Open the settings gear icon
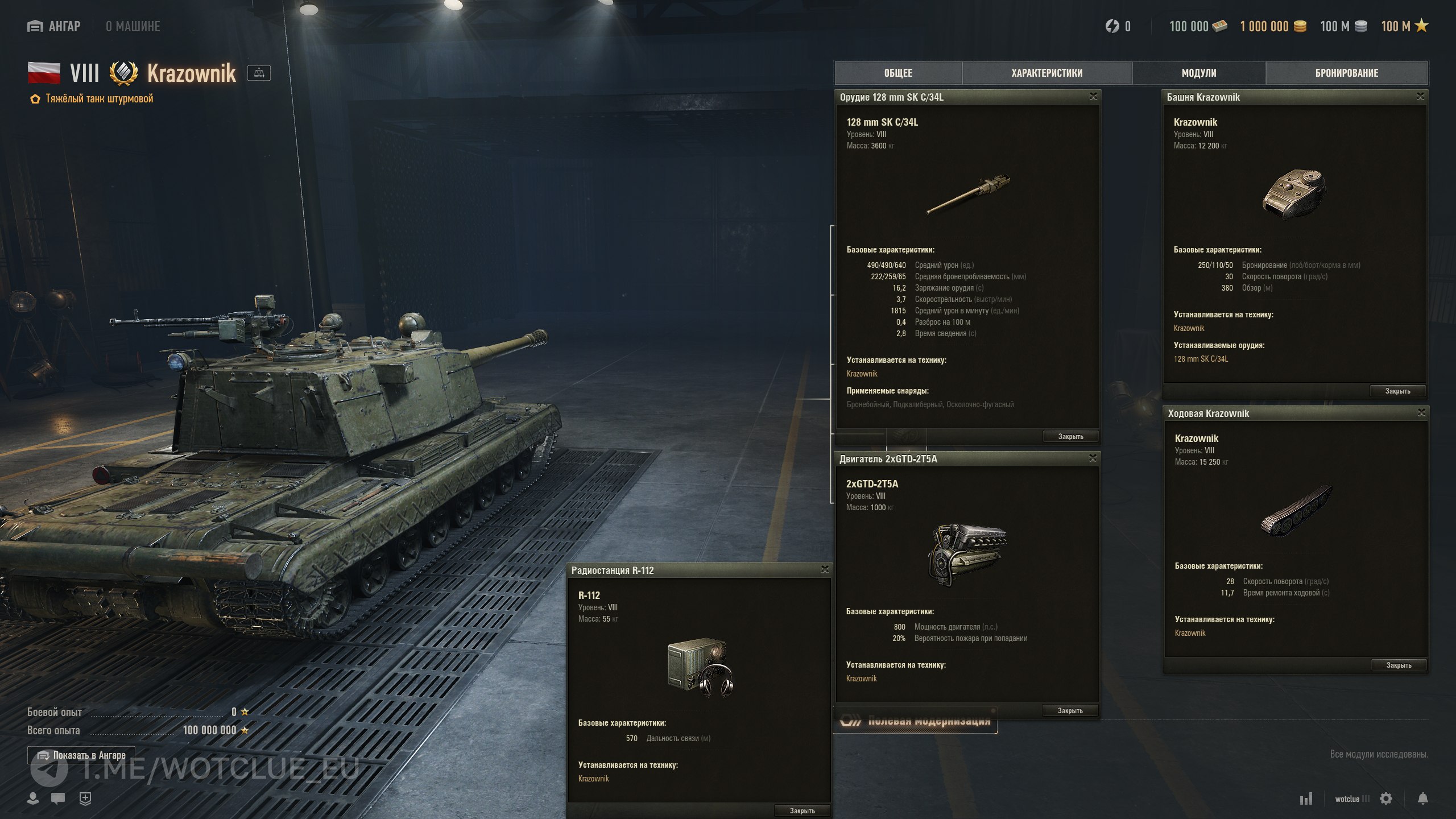1456x819 pixels. pos(1386,799)
